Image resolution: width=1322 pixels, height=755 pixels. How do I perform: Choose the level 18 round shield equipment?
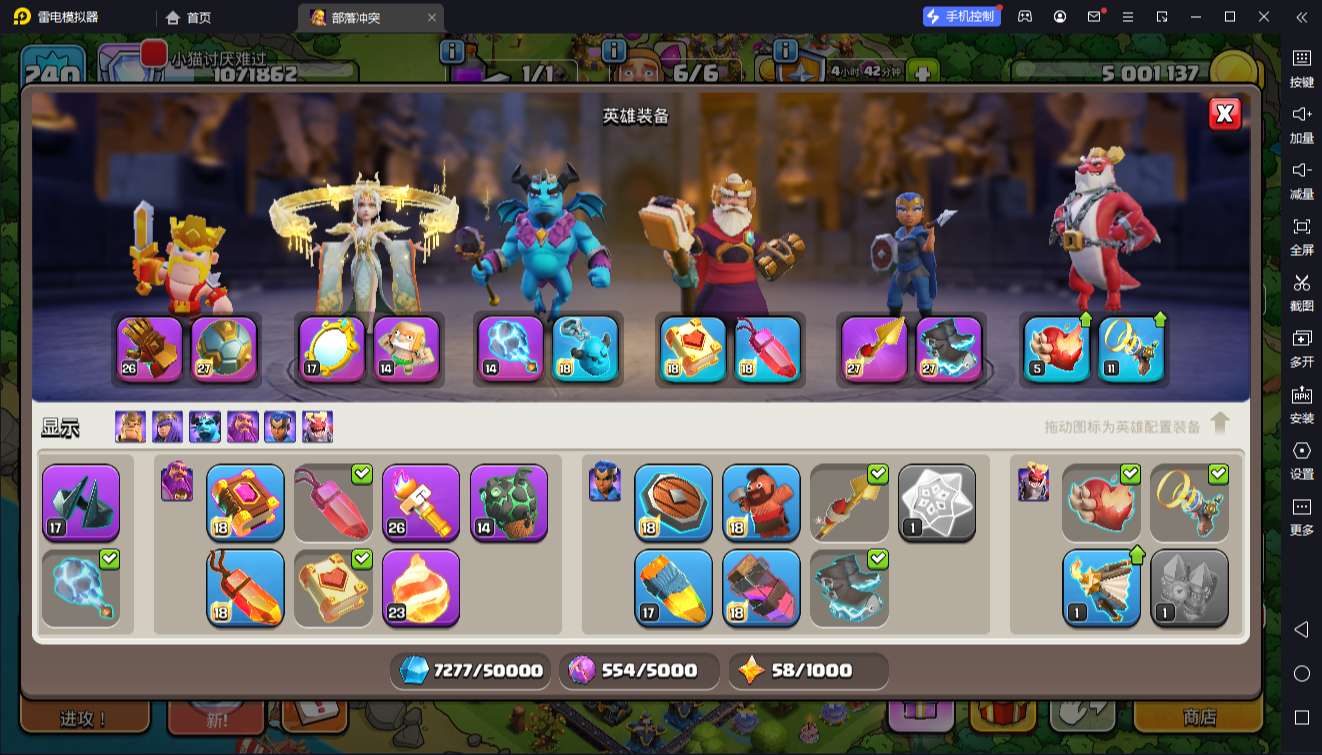(674, 502)
